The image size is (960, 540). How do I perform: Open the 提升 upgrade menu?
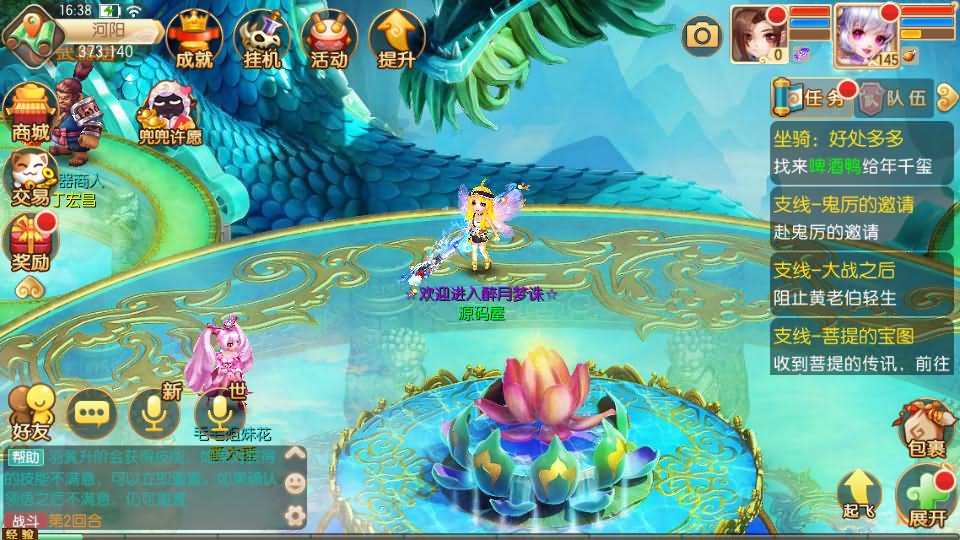(x=396, y=42)
